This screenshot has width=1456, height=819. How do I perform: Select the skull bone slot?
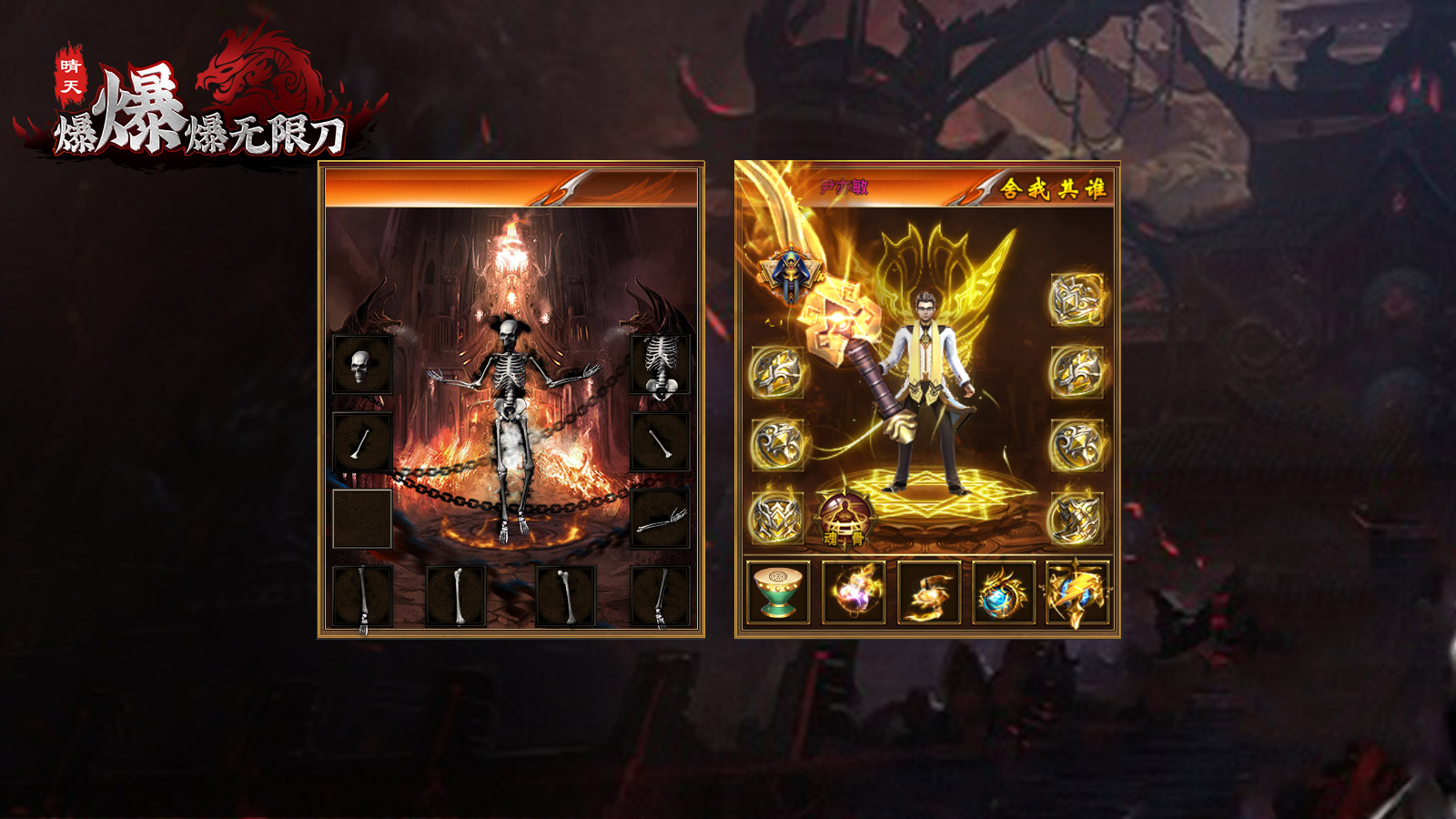coord(361,365)
